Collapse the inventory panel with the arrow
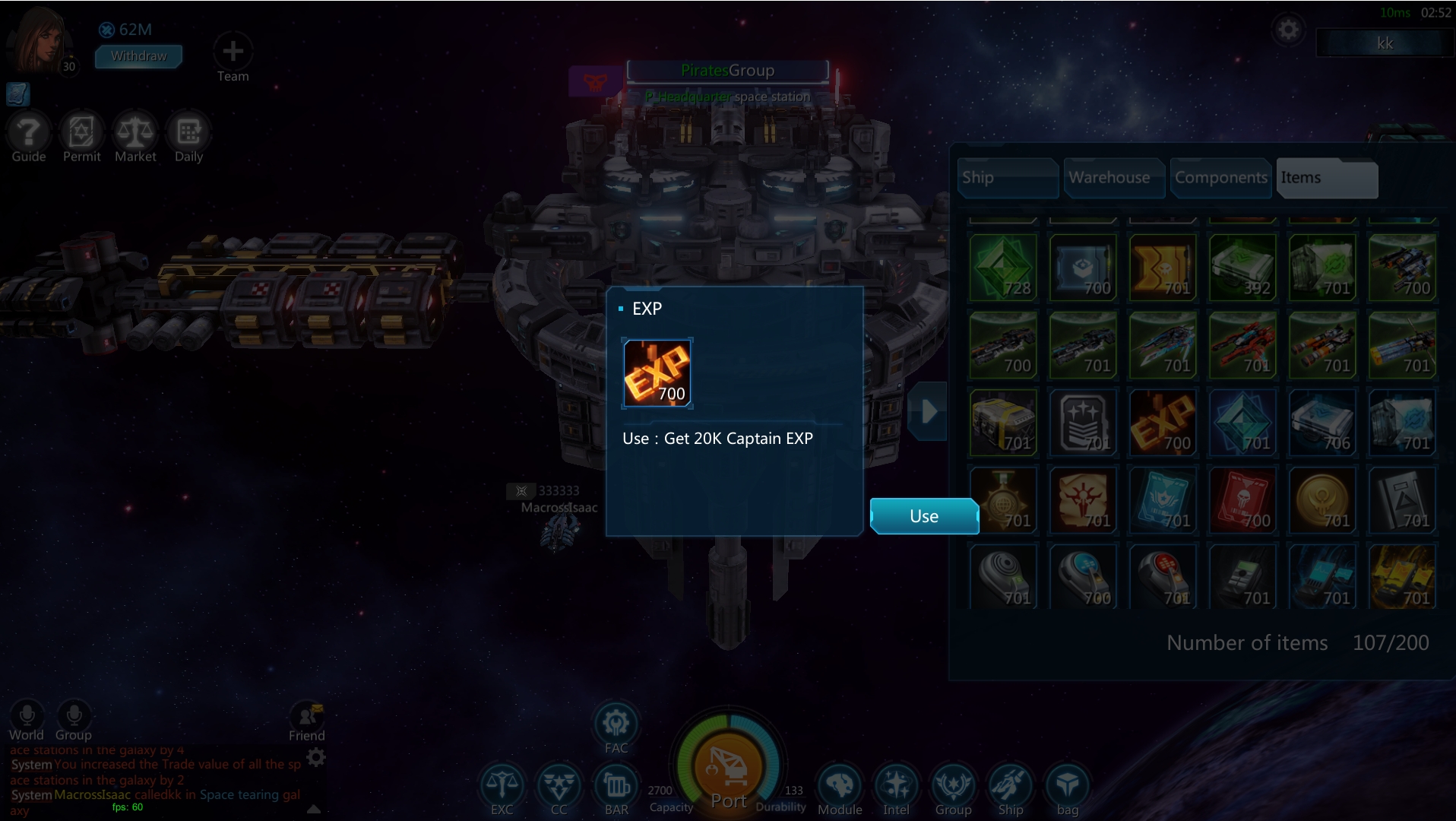 929,411
